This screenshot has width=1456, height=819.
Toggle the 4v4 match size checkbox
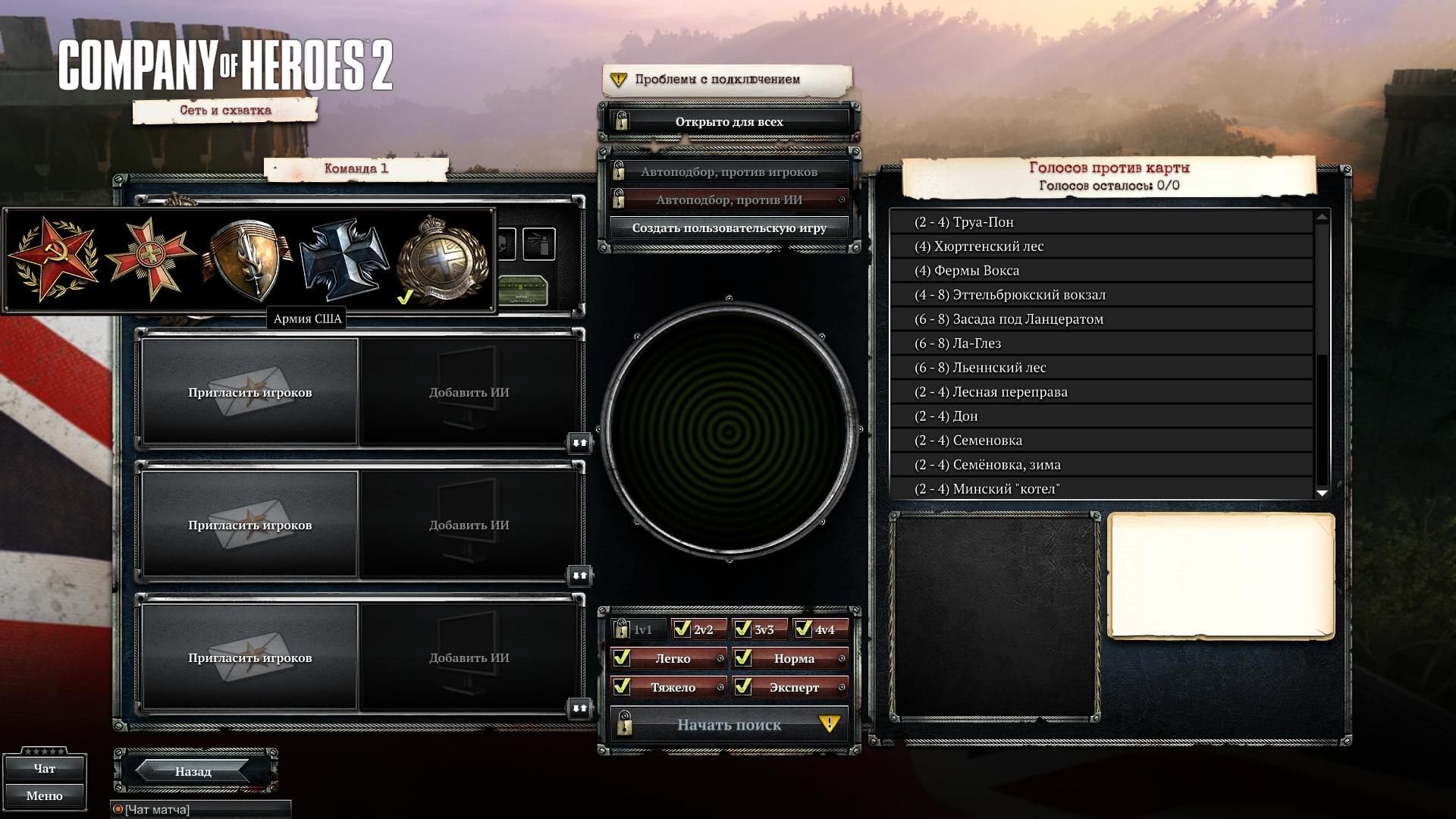pos(804,629)
